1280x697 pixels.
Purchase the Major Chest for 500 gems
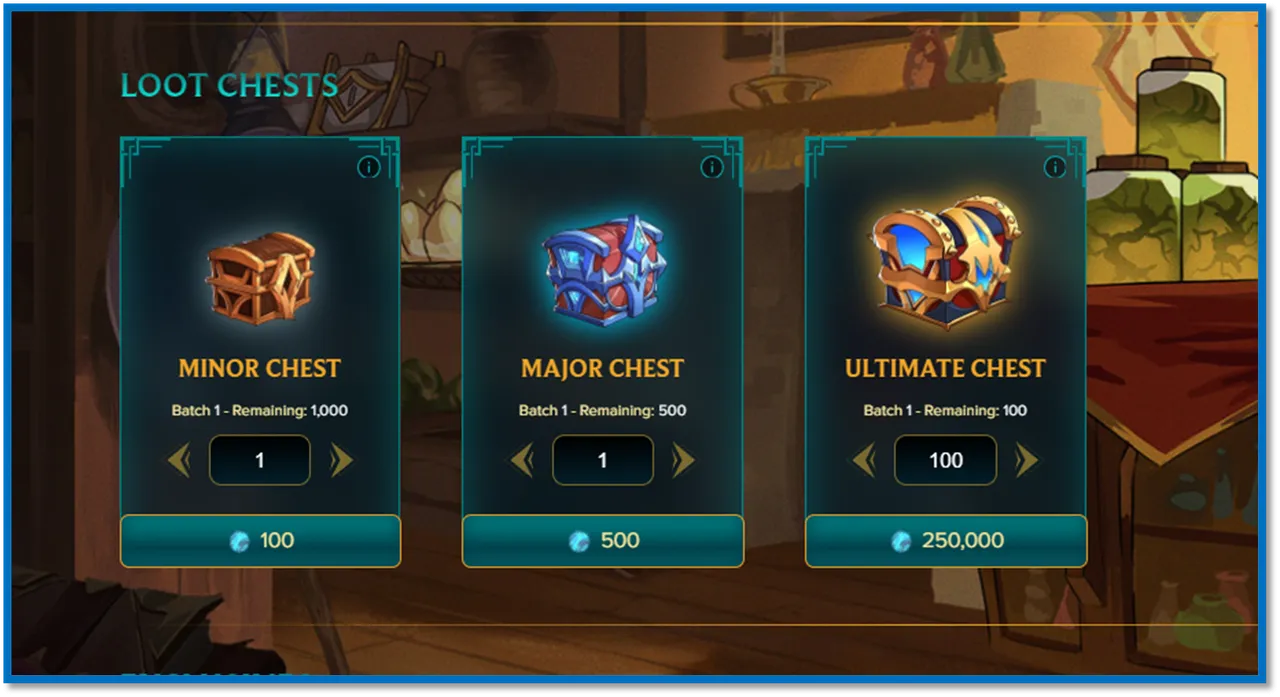(603, 541)
